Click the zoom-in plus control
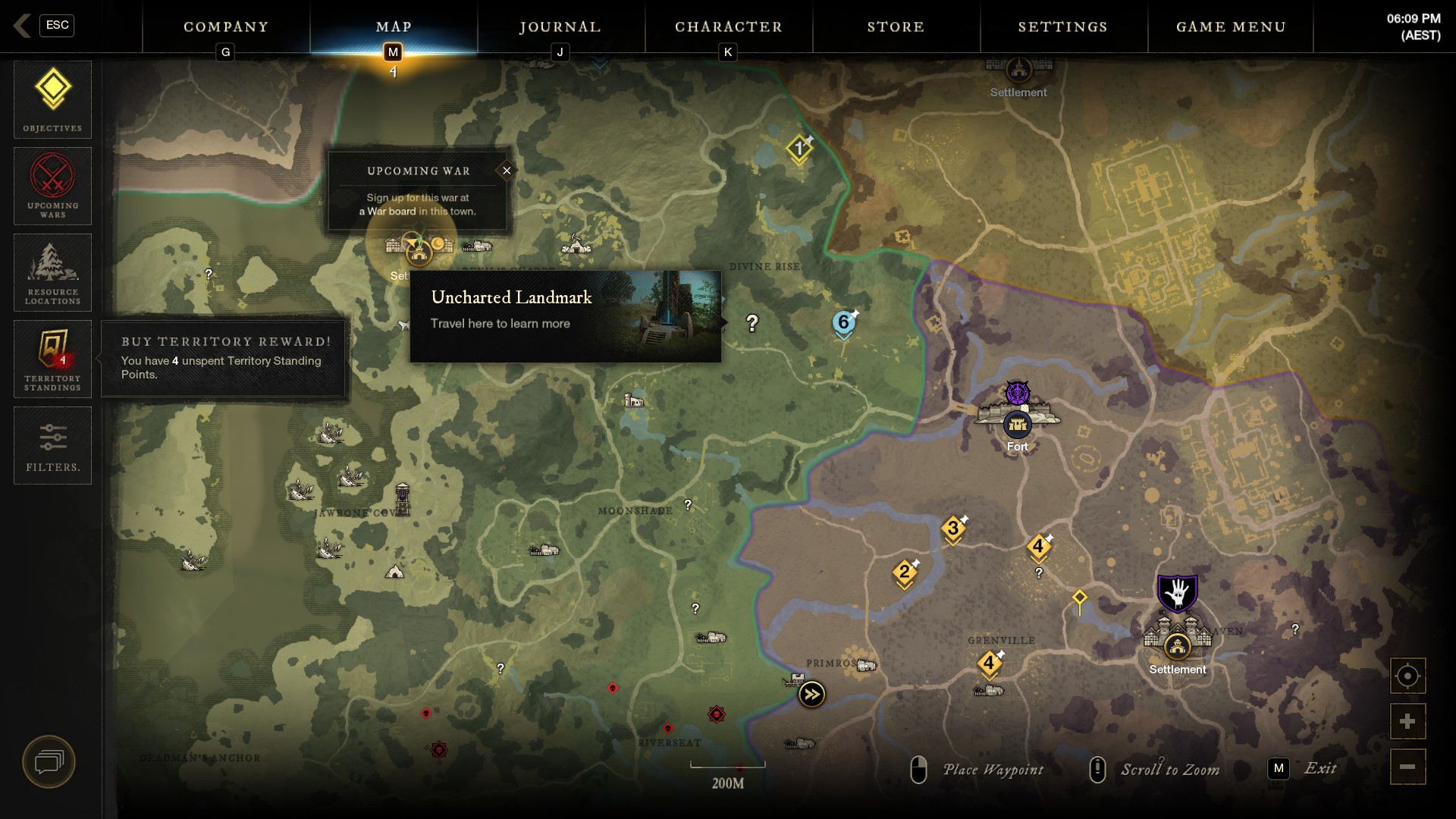 [x=1408, y=720]
